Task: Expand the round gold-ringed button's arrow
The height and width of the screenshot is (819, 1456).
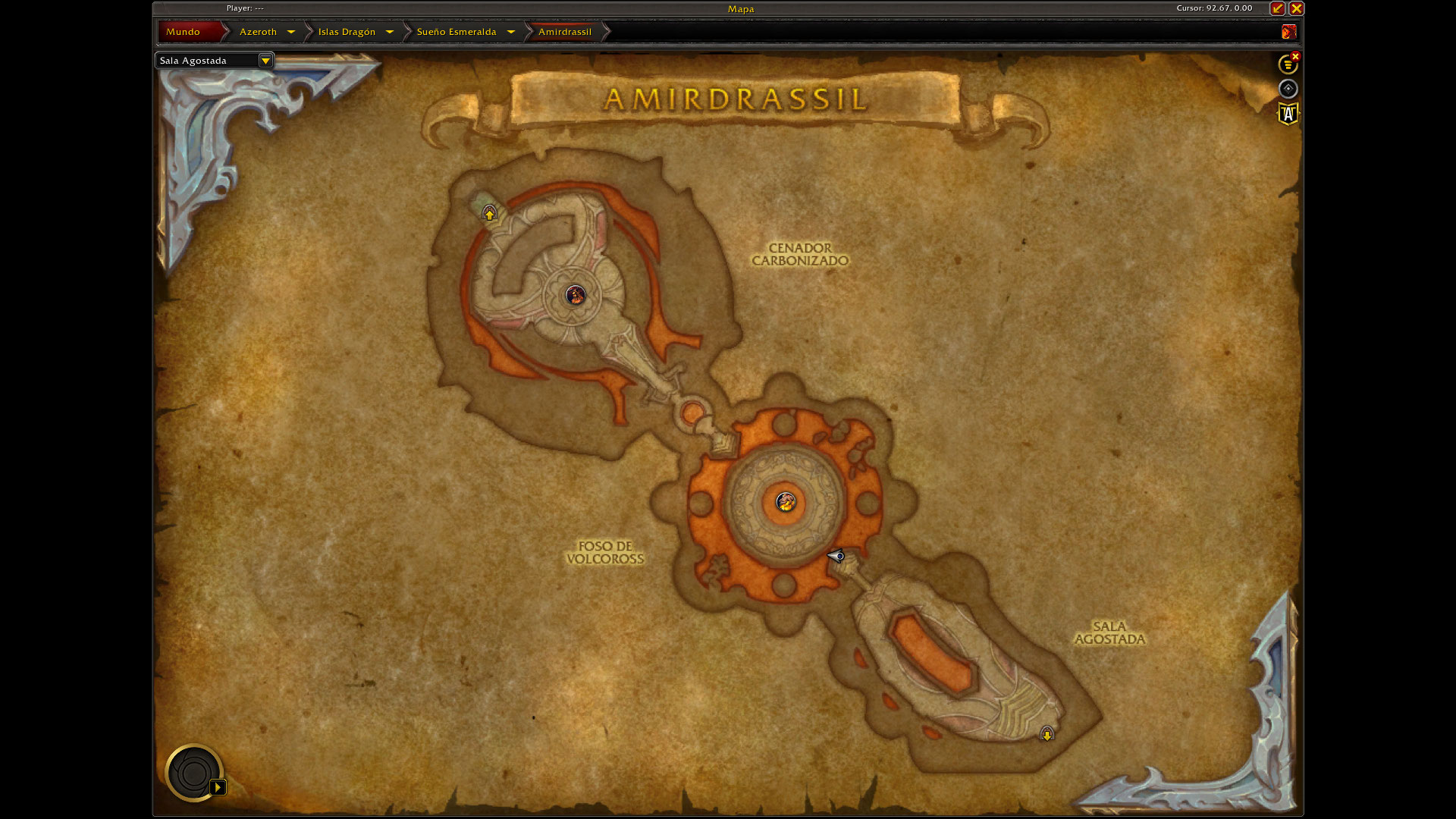Action: [218, 787]
